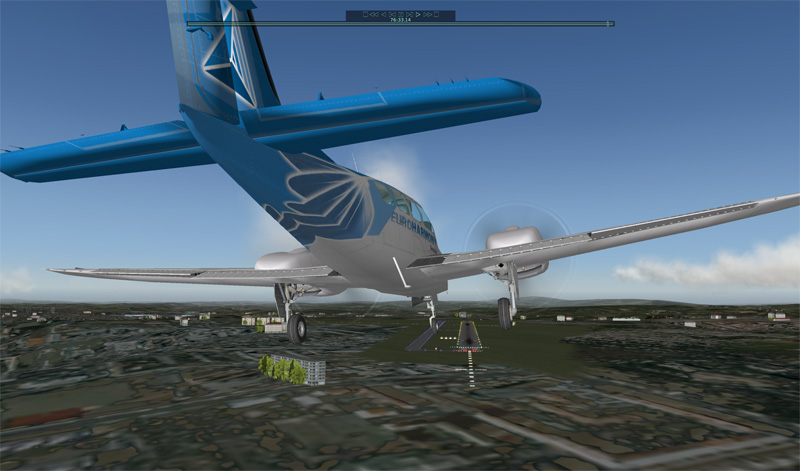Step the replay one frame forward
The image size is (800, 471).
tap(409, 15)
